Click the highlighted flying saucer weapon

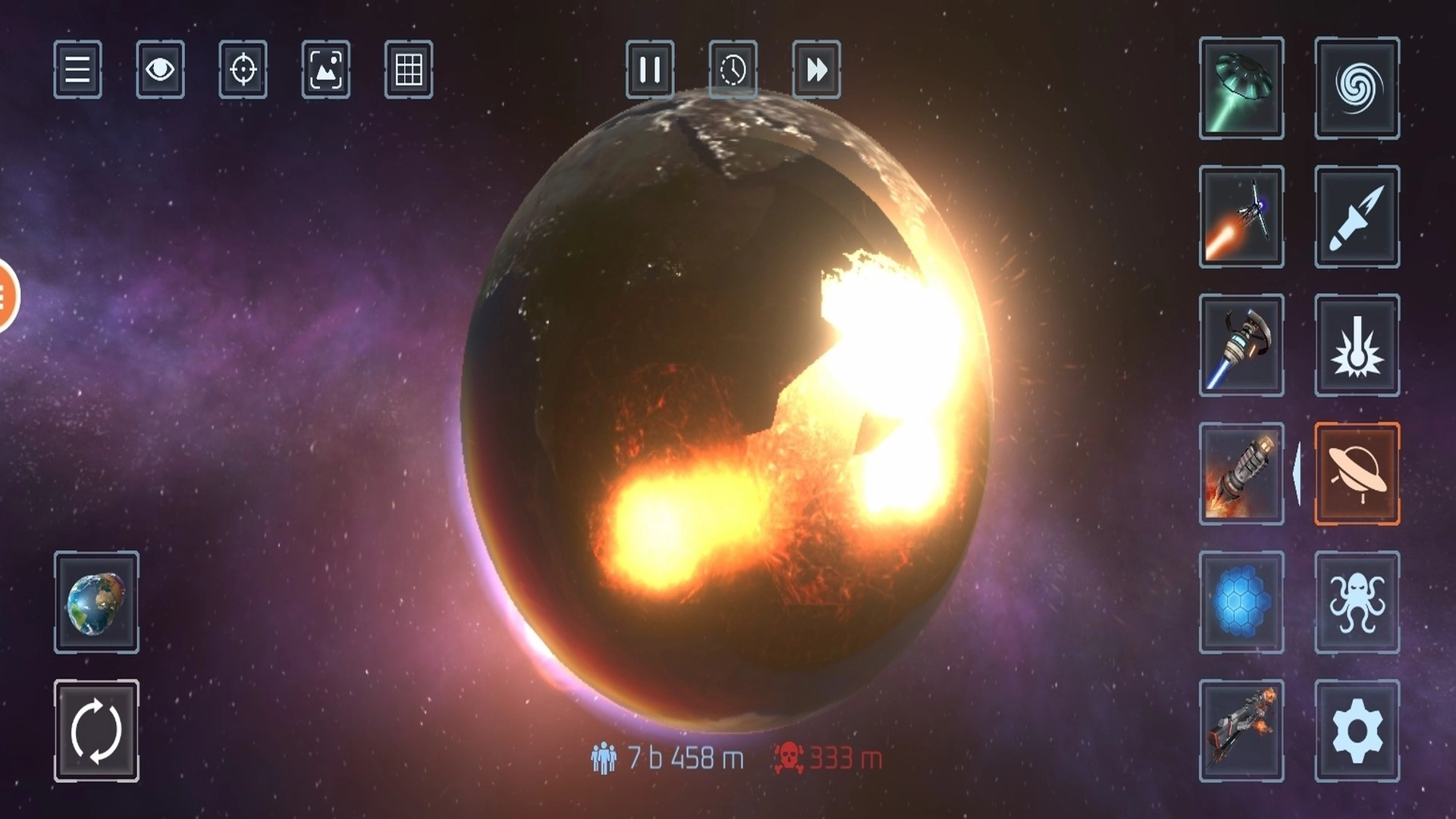click(1357, 474)
